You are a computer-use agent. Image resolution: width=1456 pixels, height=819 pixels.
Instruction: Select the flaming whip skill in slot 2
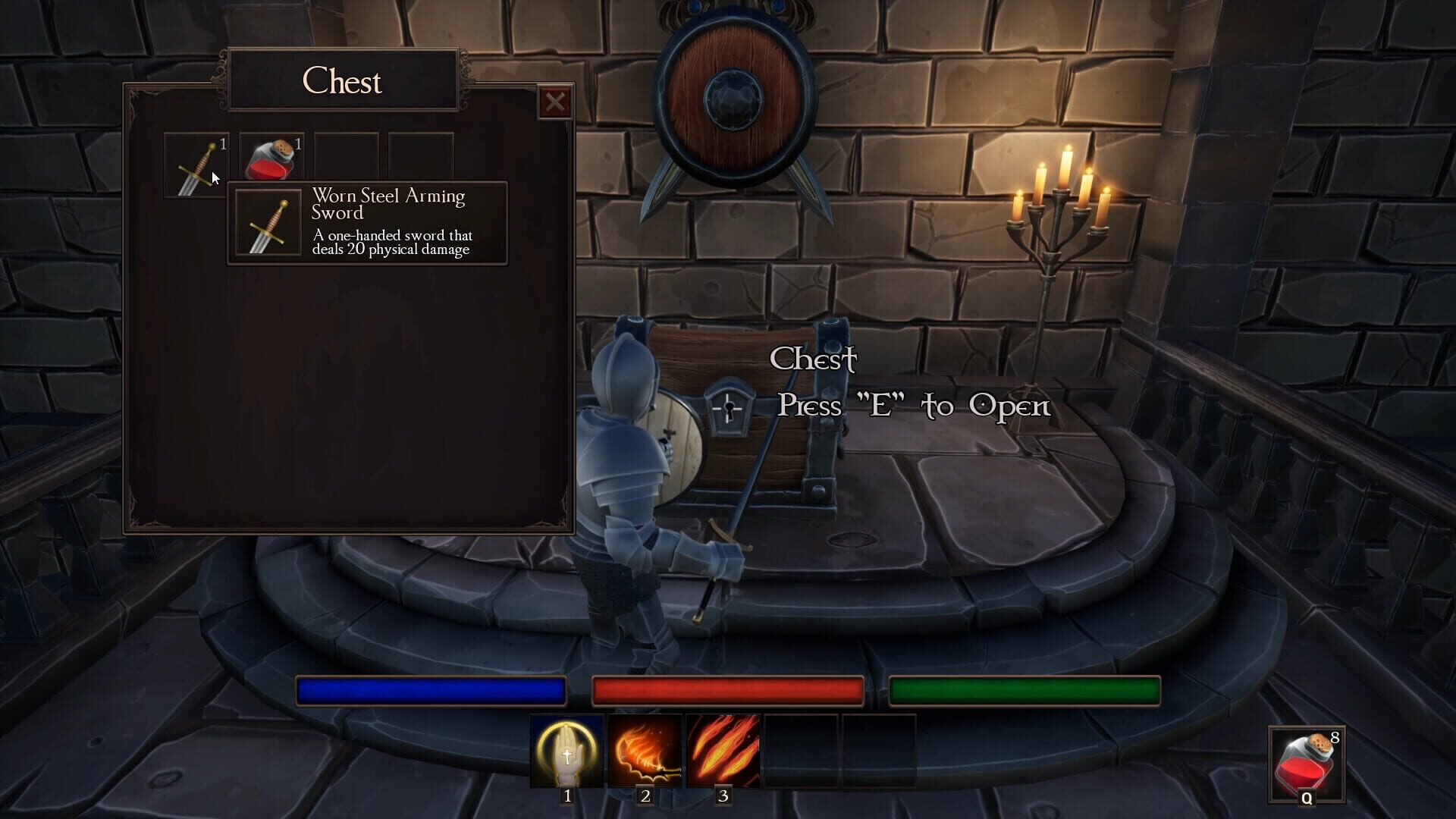(645, 752)
